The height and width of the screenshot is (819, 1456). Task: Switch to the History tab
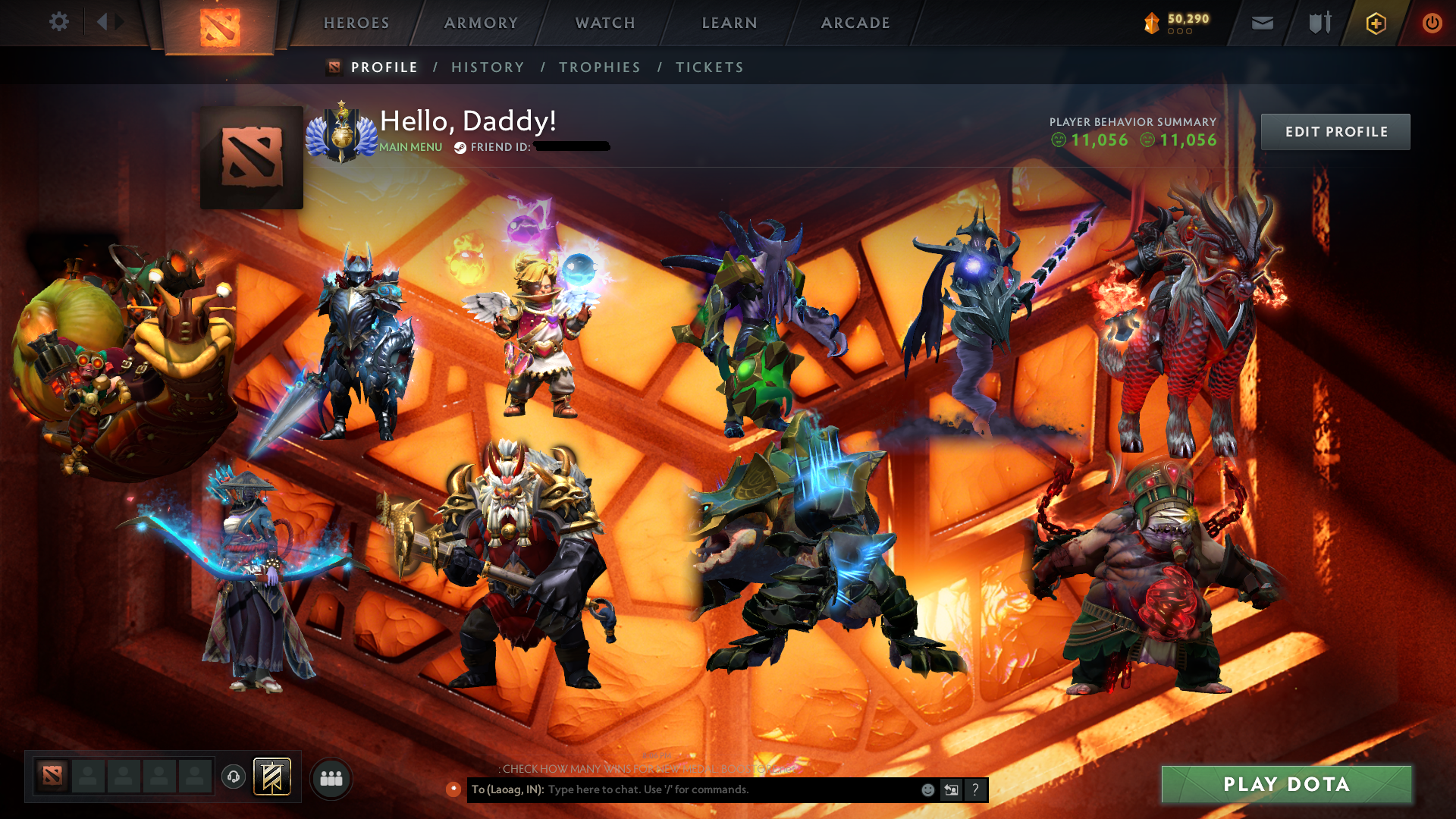(x=488, y=67)
